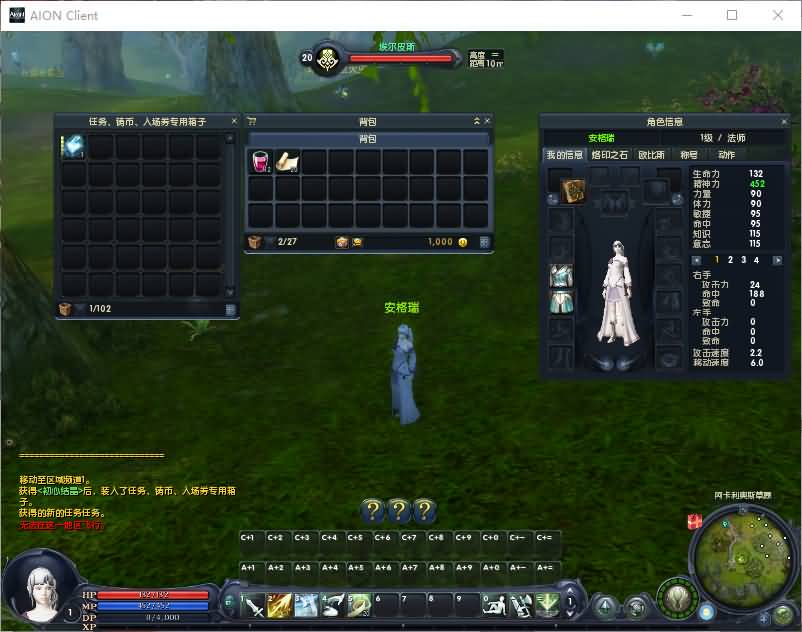Select the equipped pants slot

click(x=561, y=302)
